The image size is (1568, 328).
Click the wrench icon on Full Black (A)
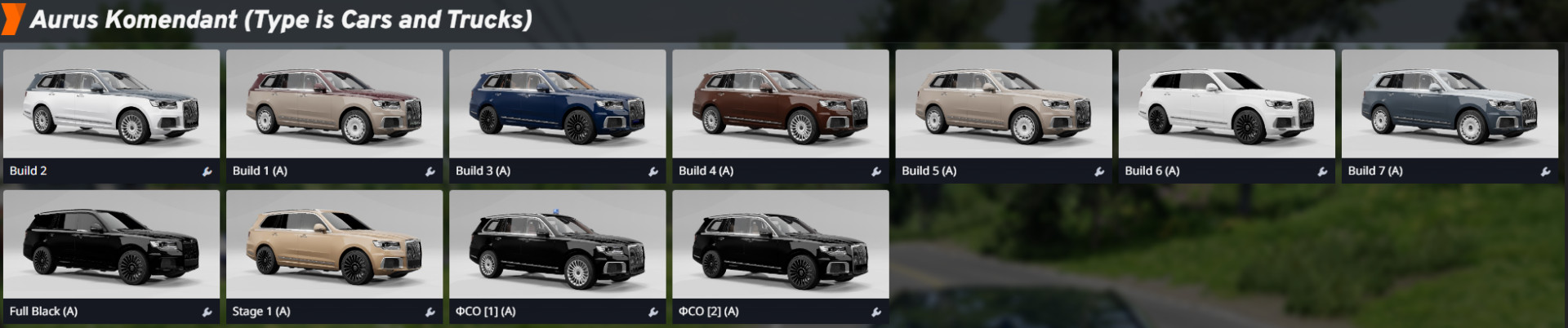click(207, 312)
